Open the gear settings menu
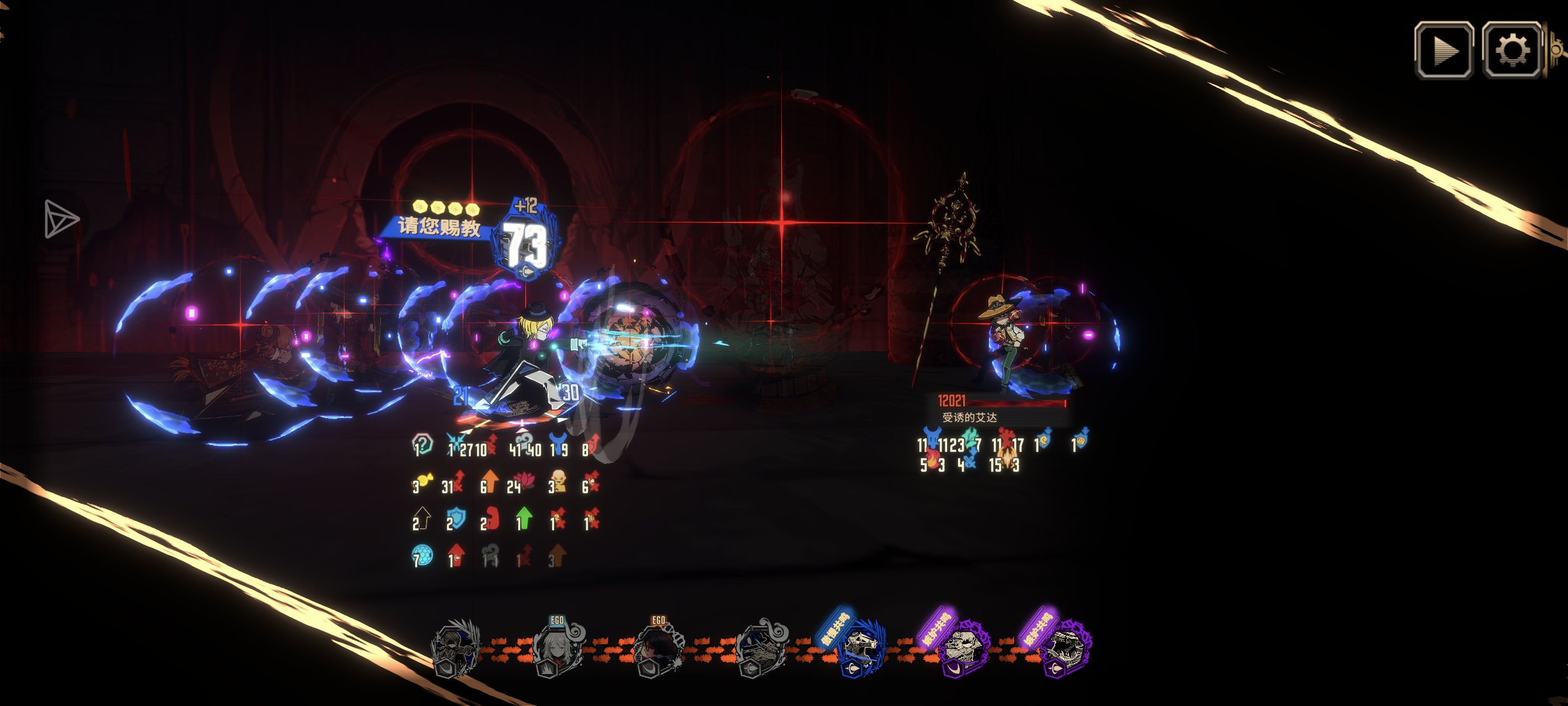 click(1511, 50)
